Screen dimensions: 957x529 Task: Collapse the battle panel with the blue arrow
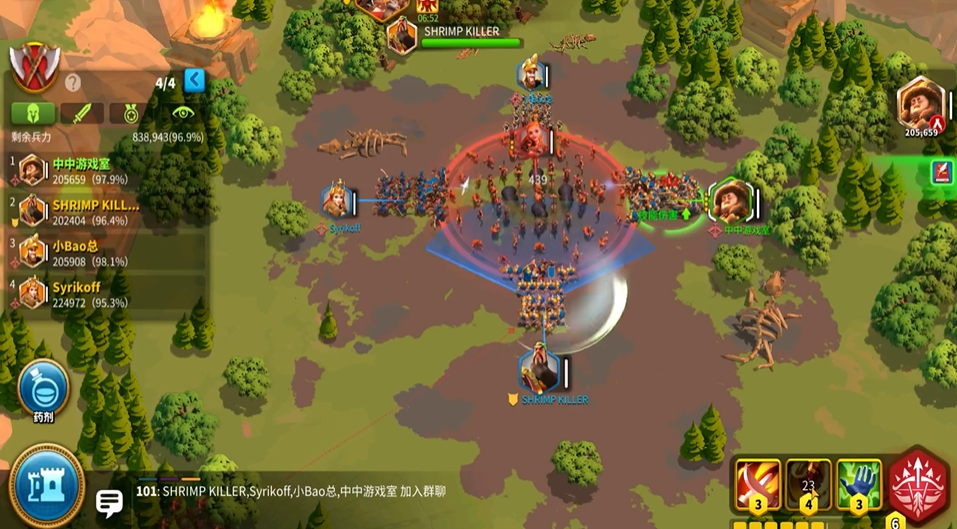(x=194, y=80)
